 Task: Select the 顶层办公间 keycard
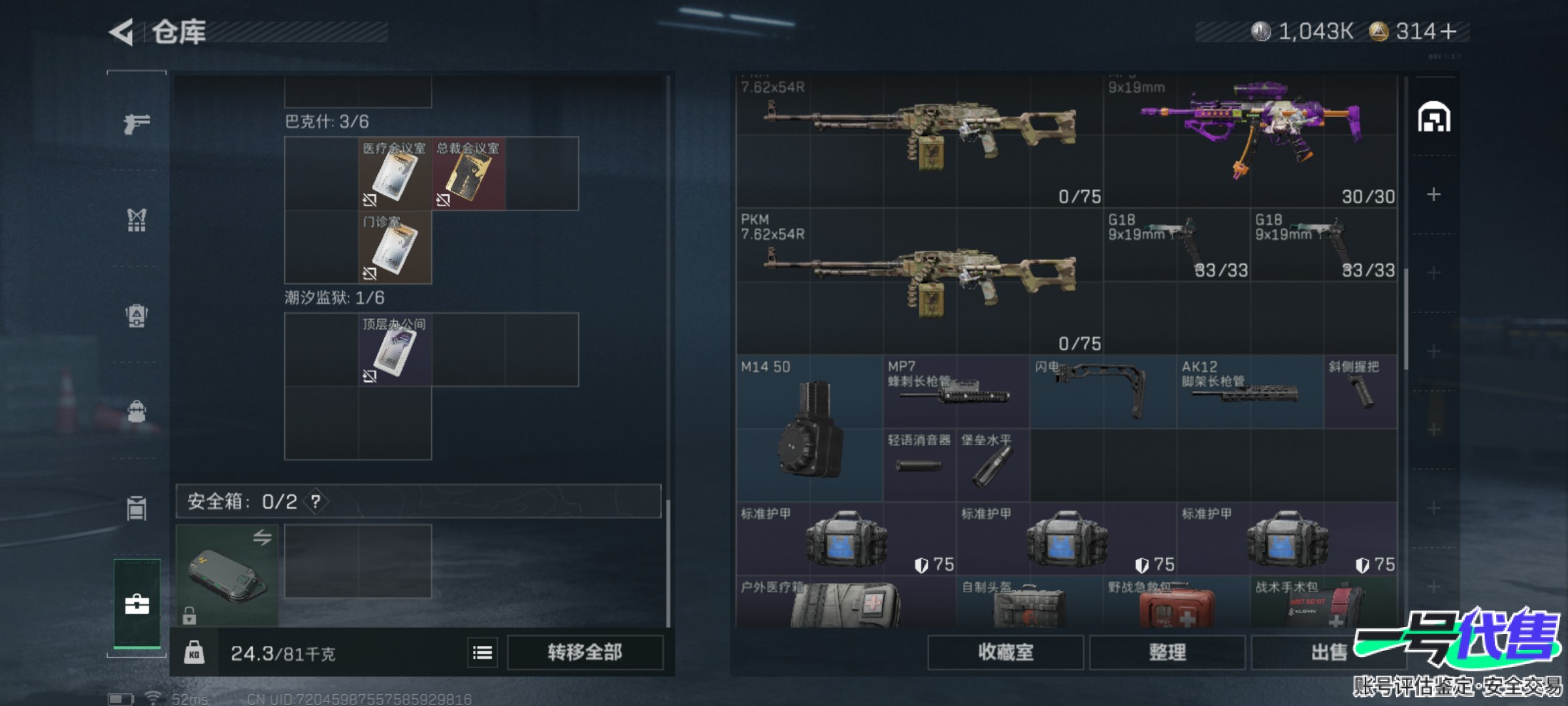[395, 350]
